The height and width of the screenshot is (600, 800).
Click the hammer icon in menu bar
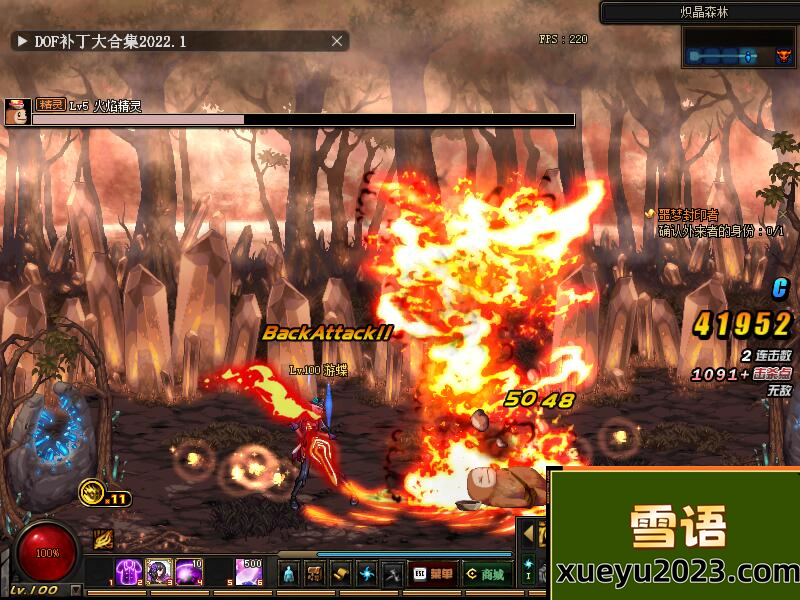(x=393, y=574)
